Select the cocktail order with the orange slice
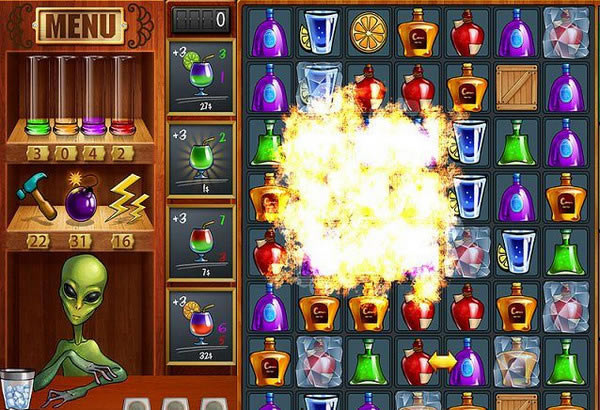 coord(201,325)
